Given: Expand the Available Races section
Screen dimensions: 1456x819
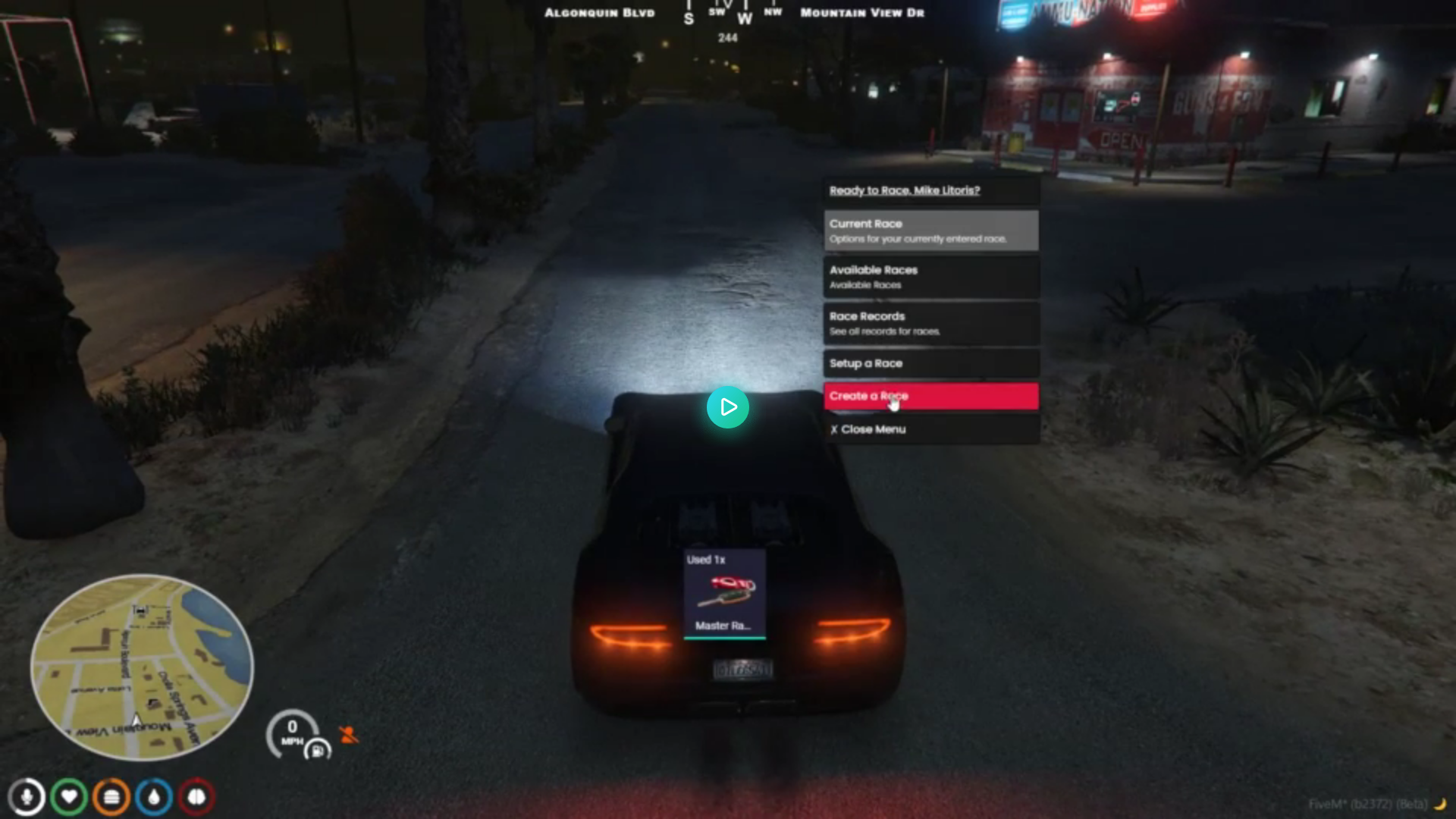Looking at the screenshot, I should 930,277.
